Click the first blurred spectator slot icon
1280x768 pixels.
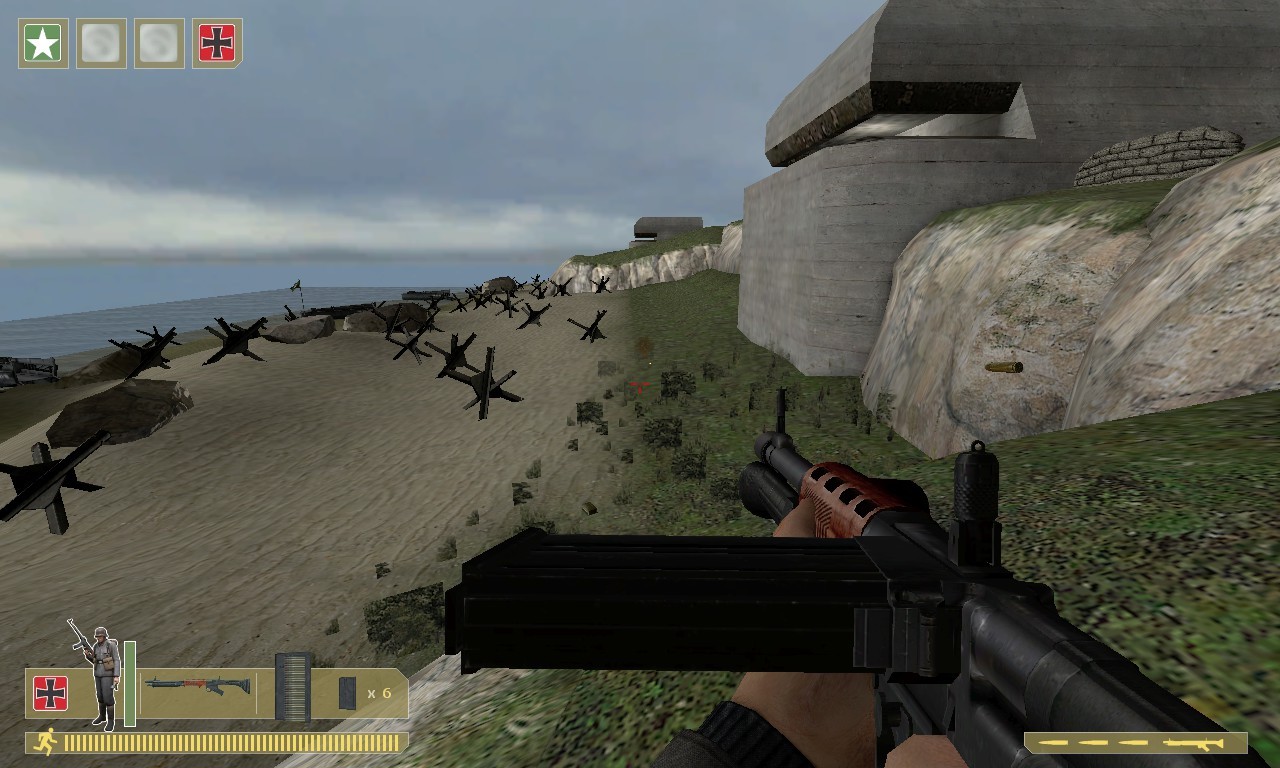(x=101, y=42)
